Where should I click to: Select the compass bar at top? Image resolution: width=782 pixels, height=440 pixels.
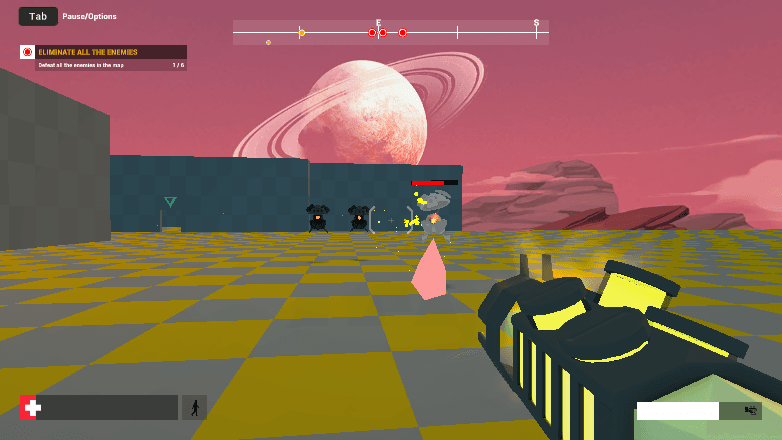pos(390,33)
